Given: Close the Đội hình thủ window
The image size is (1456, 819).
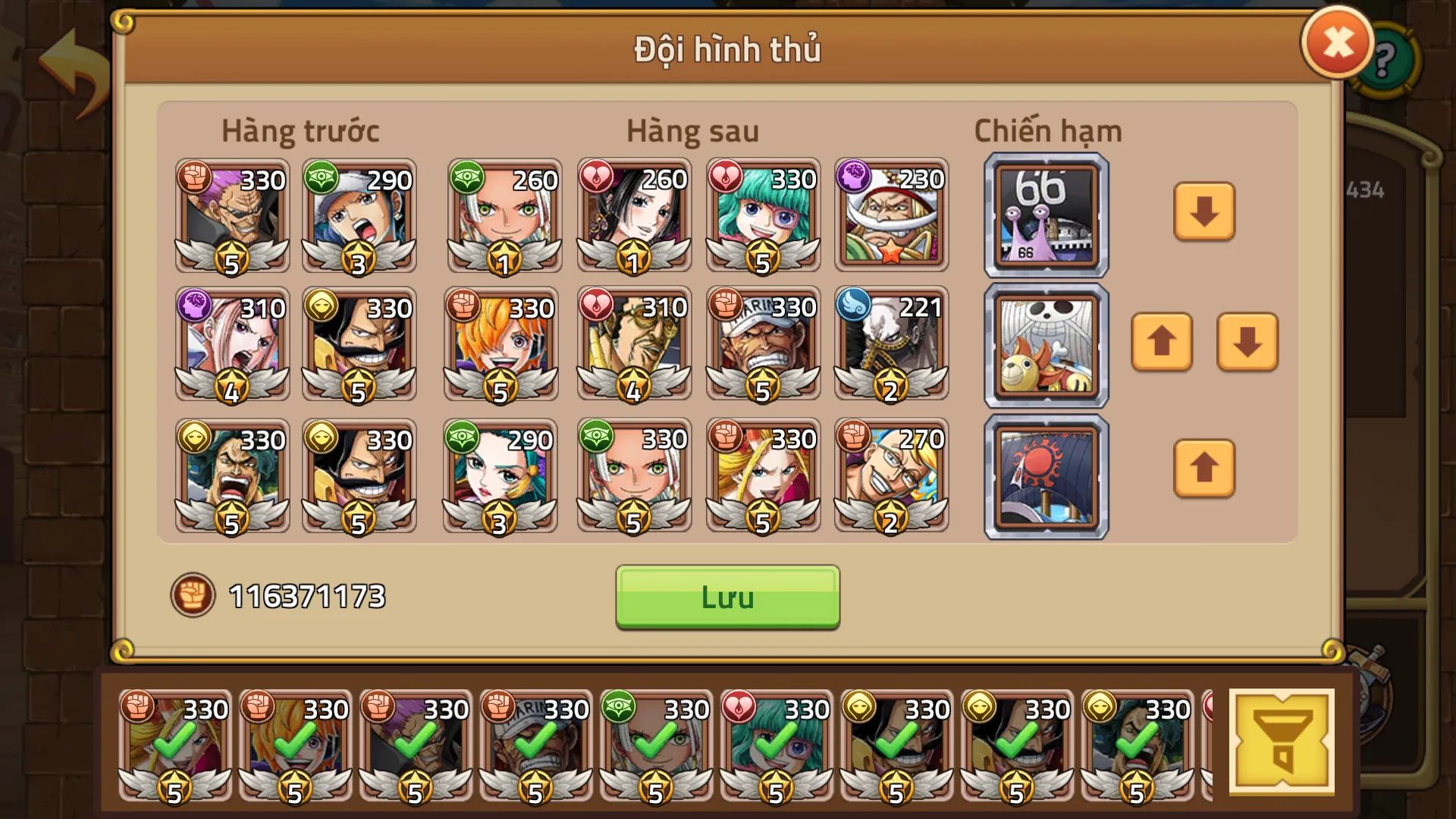Looking at the screenshot, I should [1338, 42].
